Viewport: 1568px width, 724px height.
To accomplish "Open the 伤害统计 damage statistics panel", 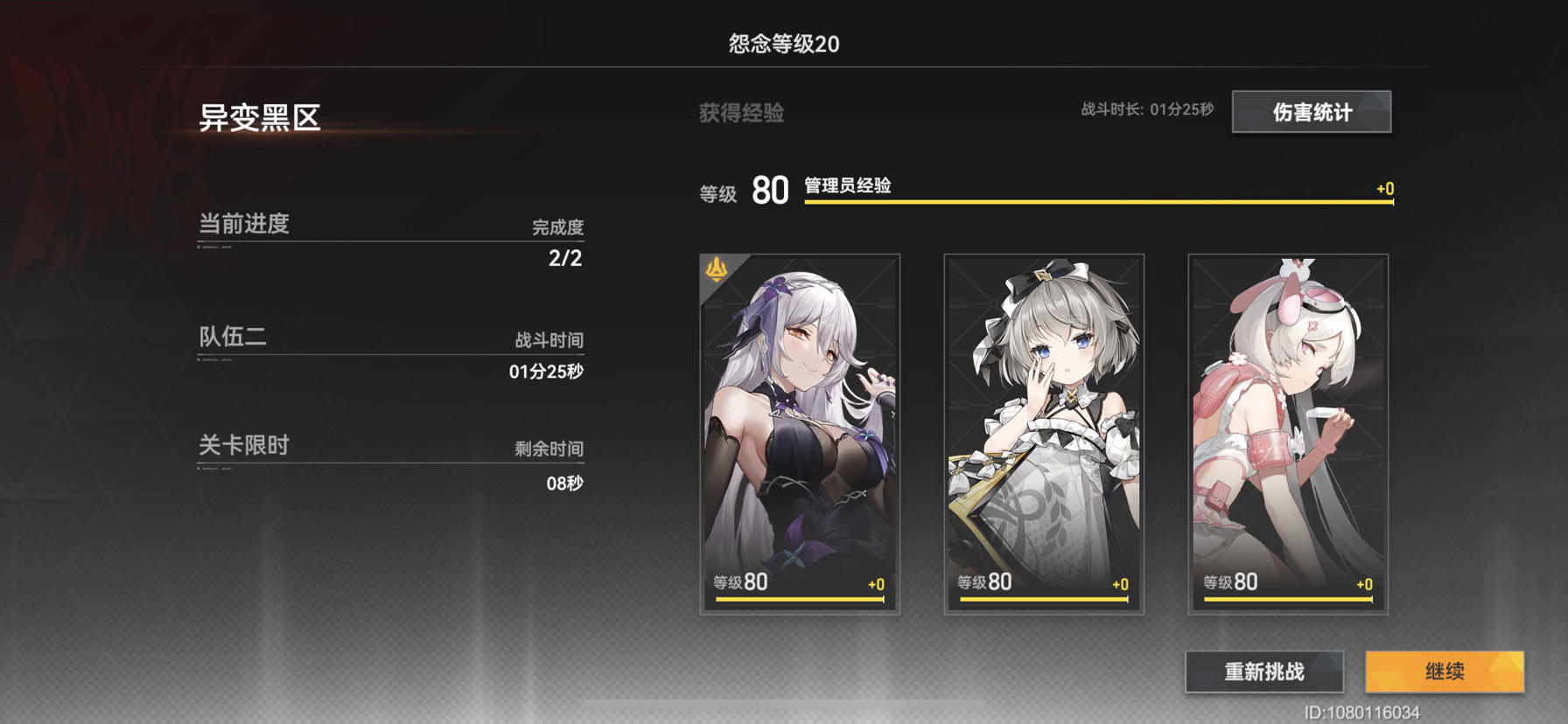I will pyautogui.click(x=1312, y=112).
